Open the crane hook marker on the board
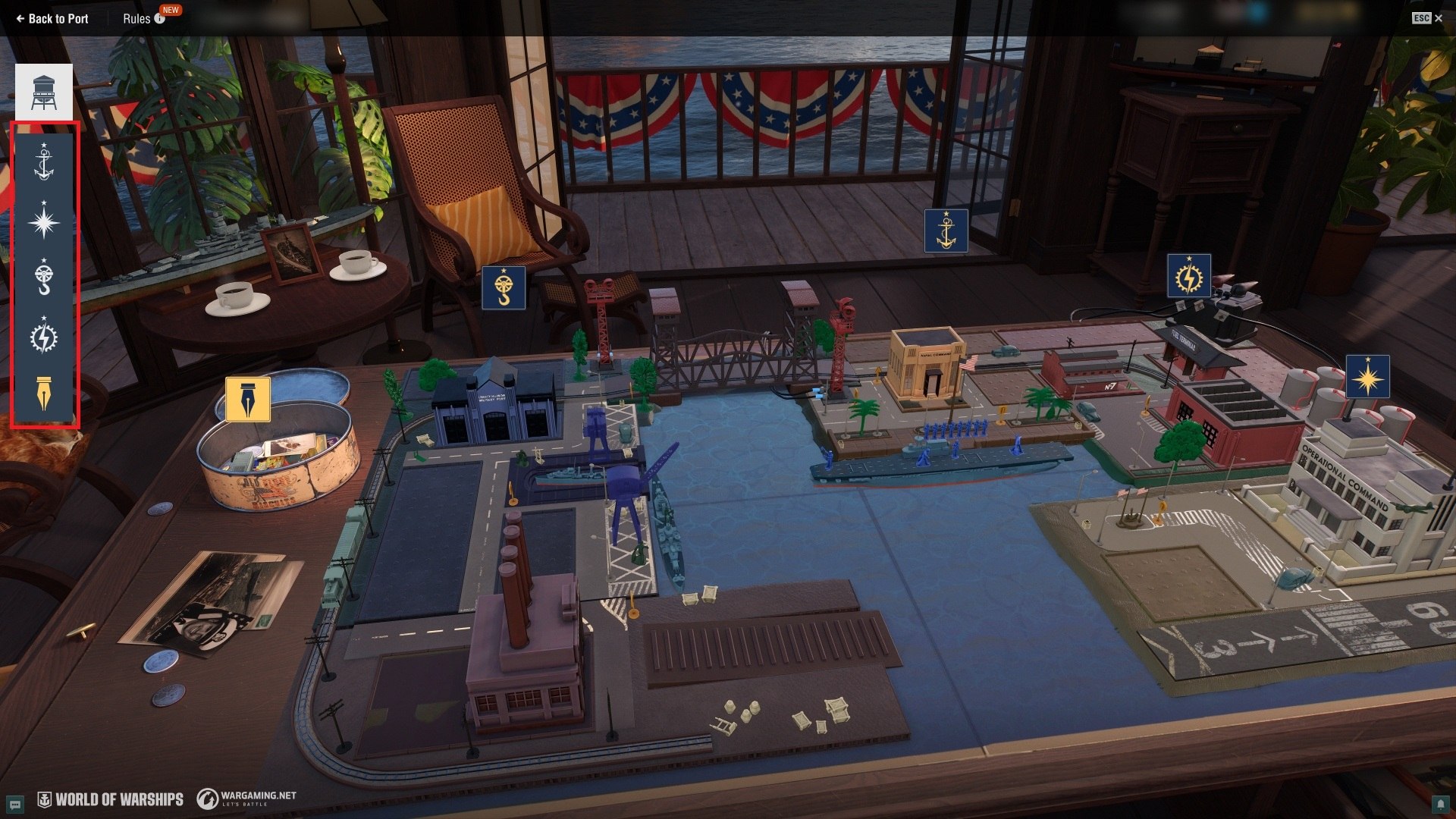Image resolution: width=1456 pixels, height=819 pixels. coord(504,289)
